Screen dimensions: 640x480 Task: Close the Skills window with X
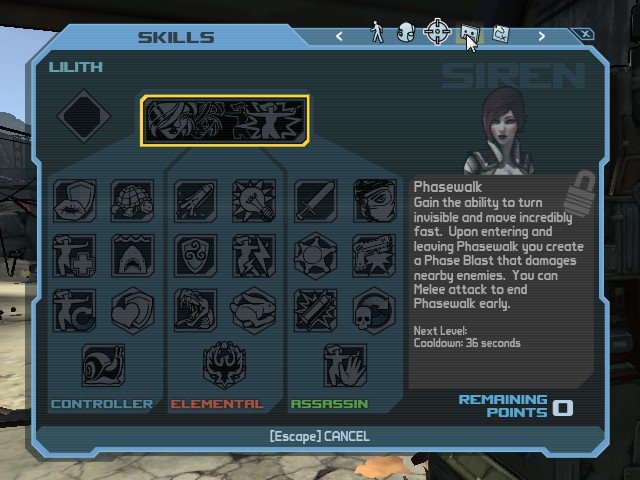587,35
